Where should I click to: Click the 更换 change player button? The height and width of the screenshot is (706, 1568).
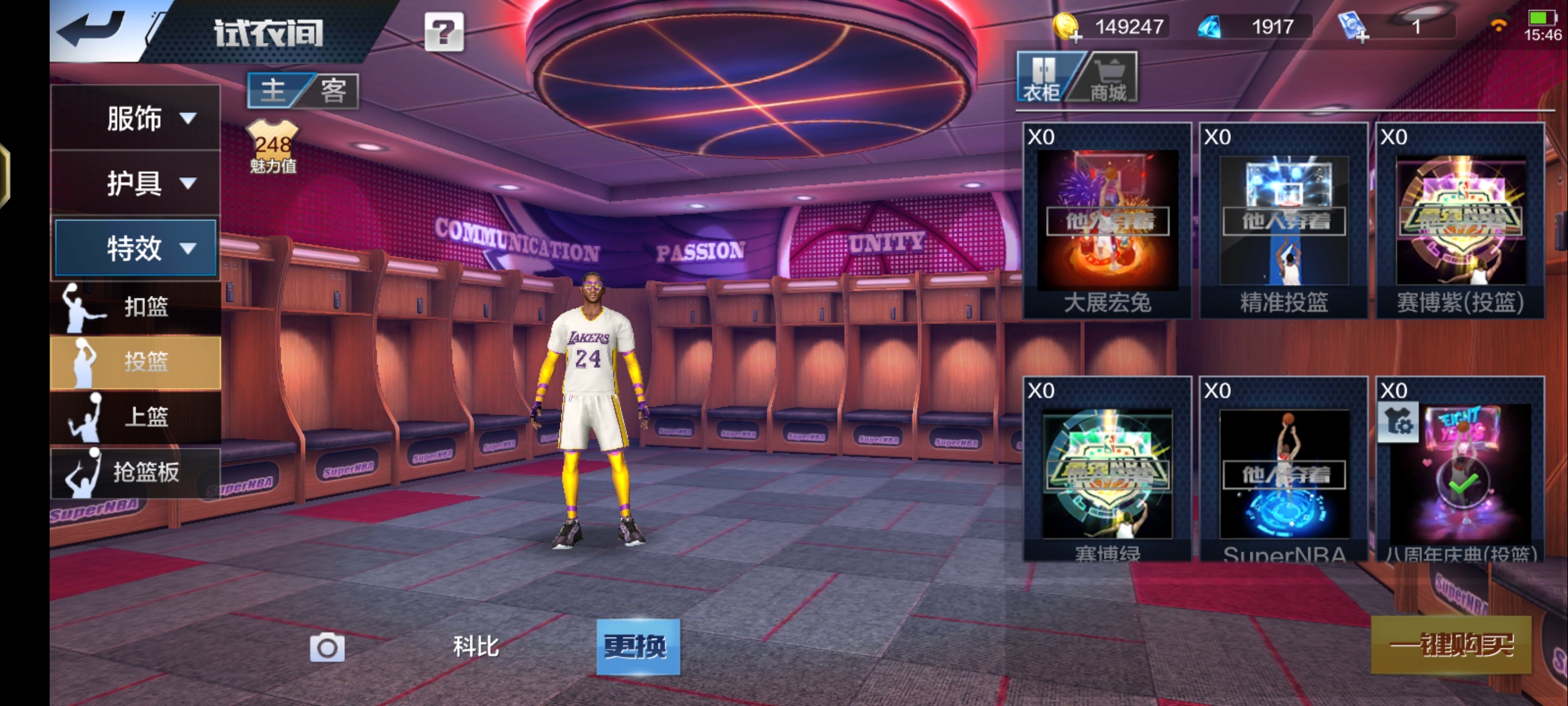[638, 647]
